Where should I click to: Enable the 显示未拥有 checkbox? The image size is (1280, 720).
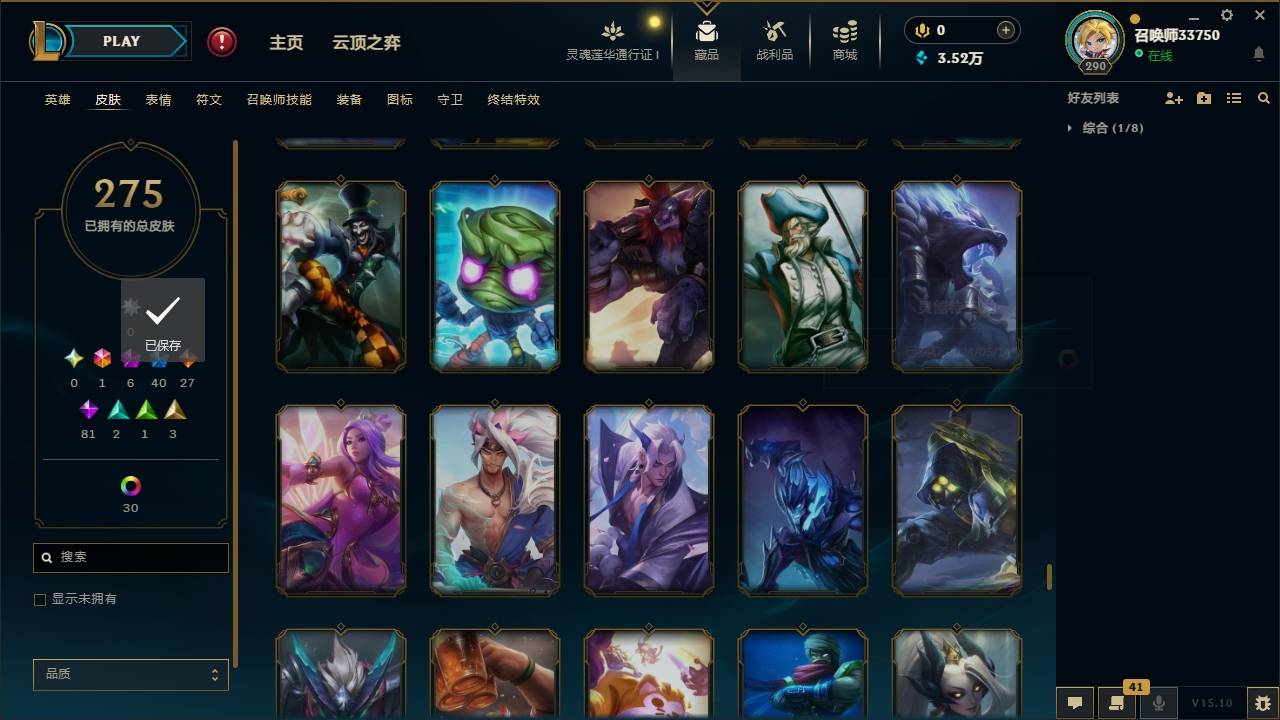pyautogui.click(x=39, y=599)
